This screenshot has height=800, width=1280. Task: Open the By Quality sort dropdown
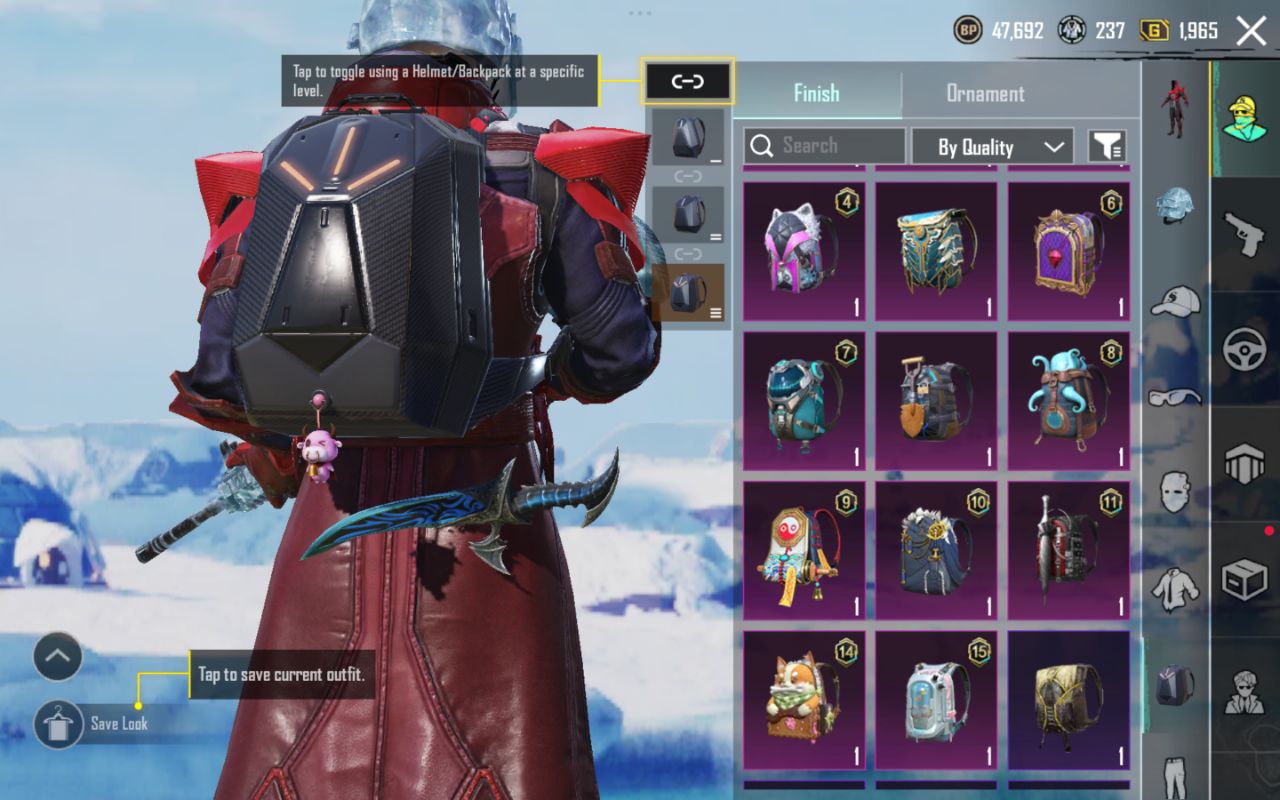click(992, 147)
